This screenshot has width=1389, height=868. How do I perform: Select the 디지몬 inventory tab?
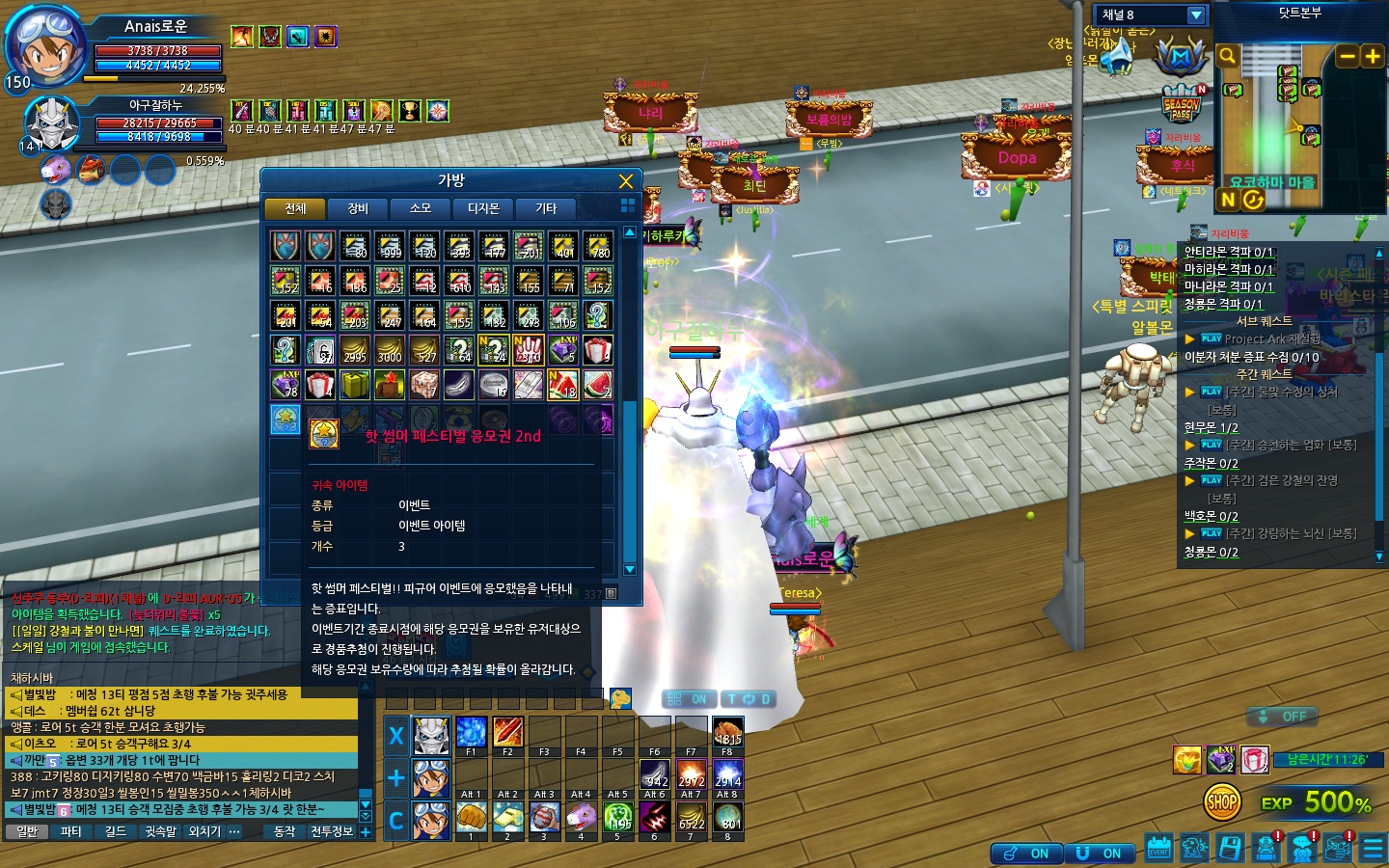483,208
